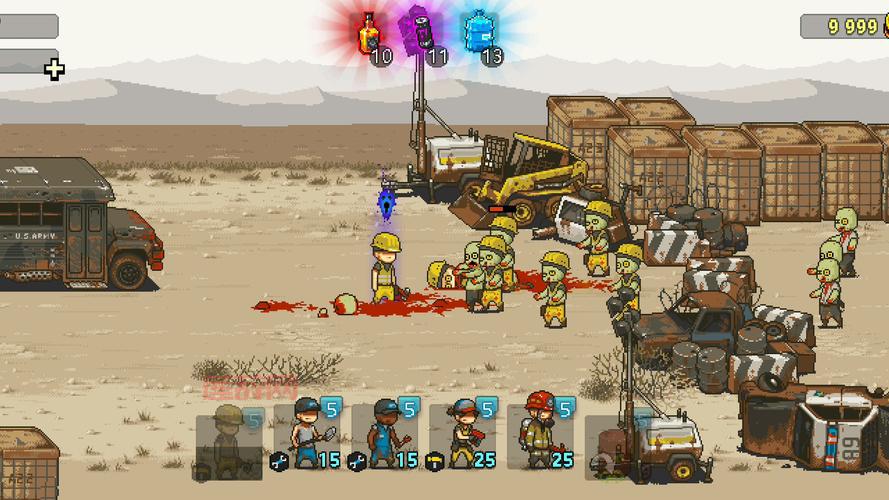Use the blue water barrel item
The height and width of the screenshot is (500, 889).
tap(479, 32)
